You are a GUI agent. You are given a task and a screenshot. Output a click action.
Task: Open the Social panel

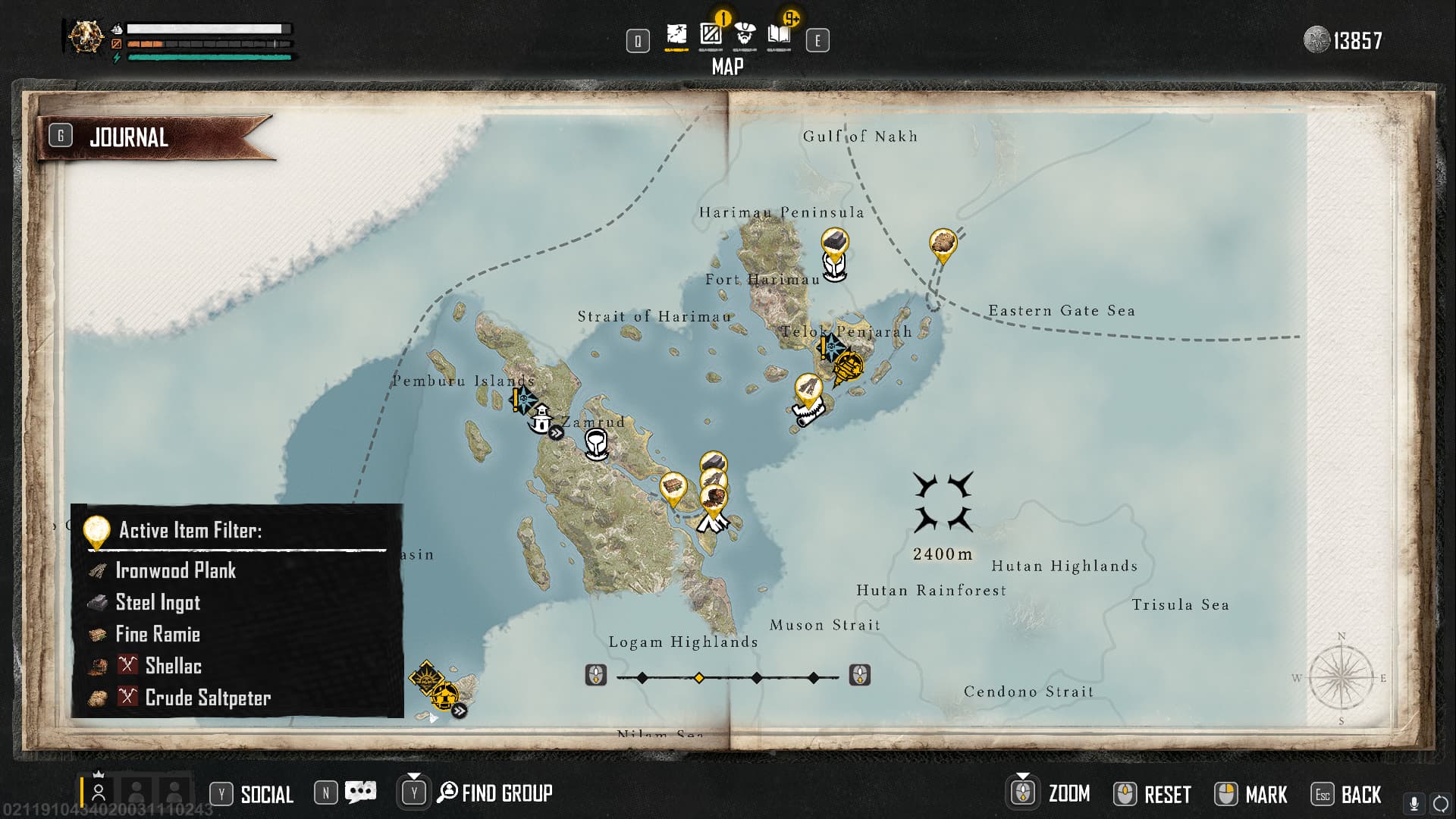pos(266,794)
